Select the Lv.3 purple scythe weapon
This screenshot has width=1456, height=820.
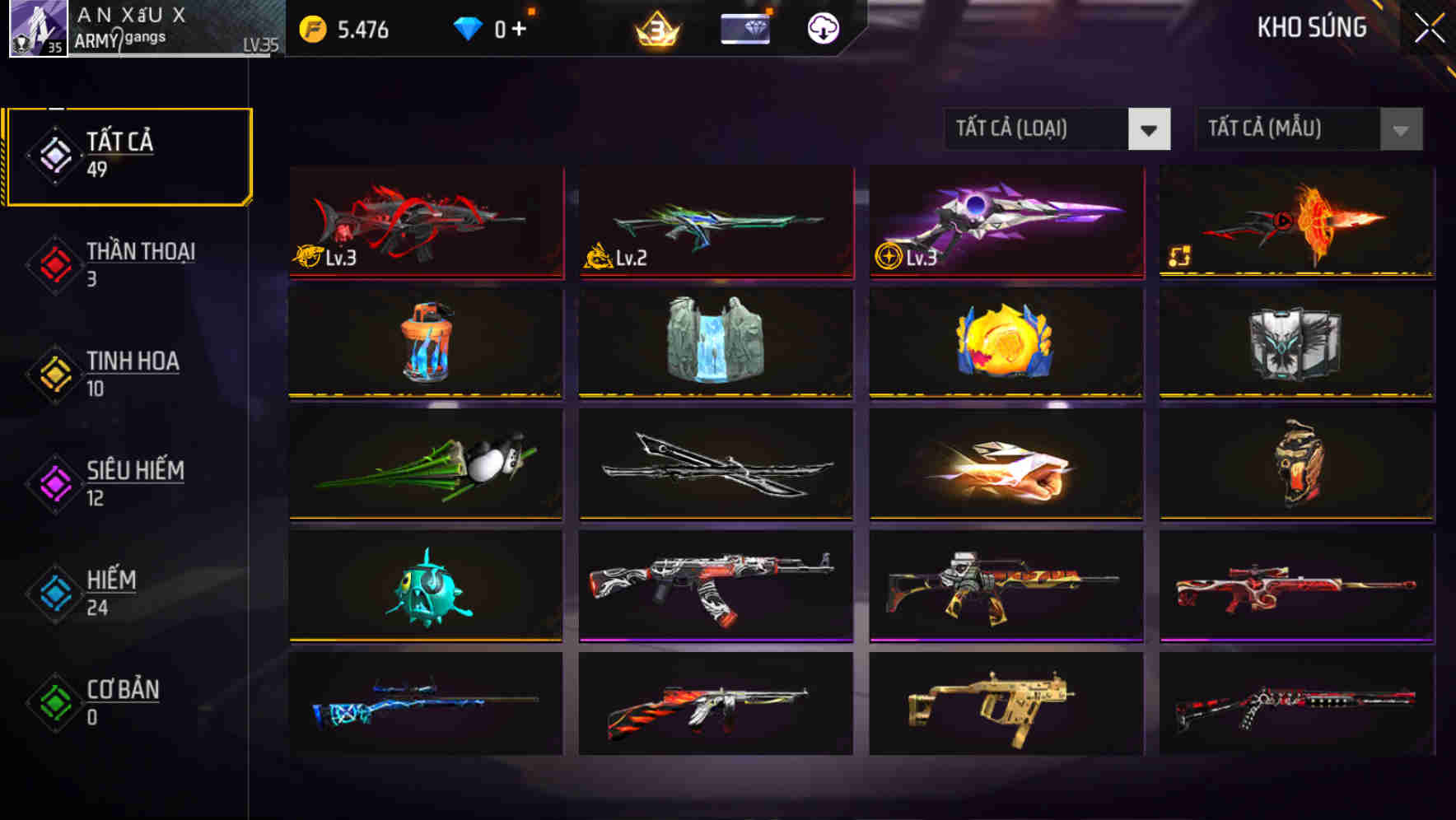[x=1003, y=222]
